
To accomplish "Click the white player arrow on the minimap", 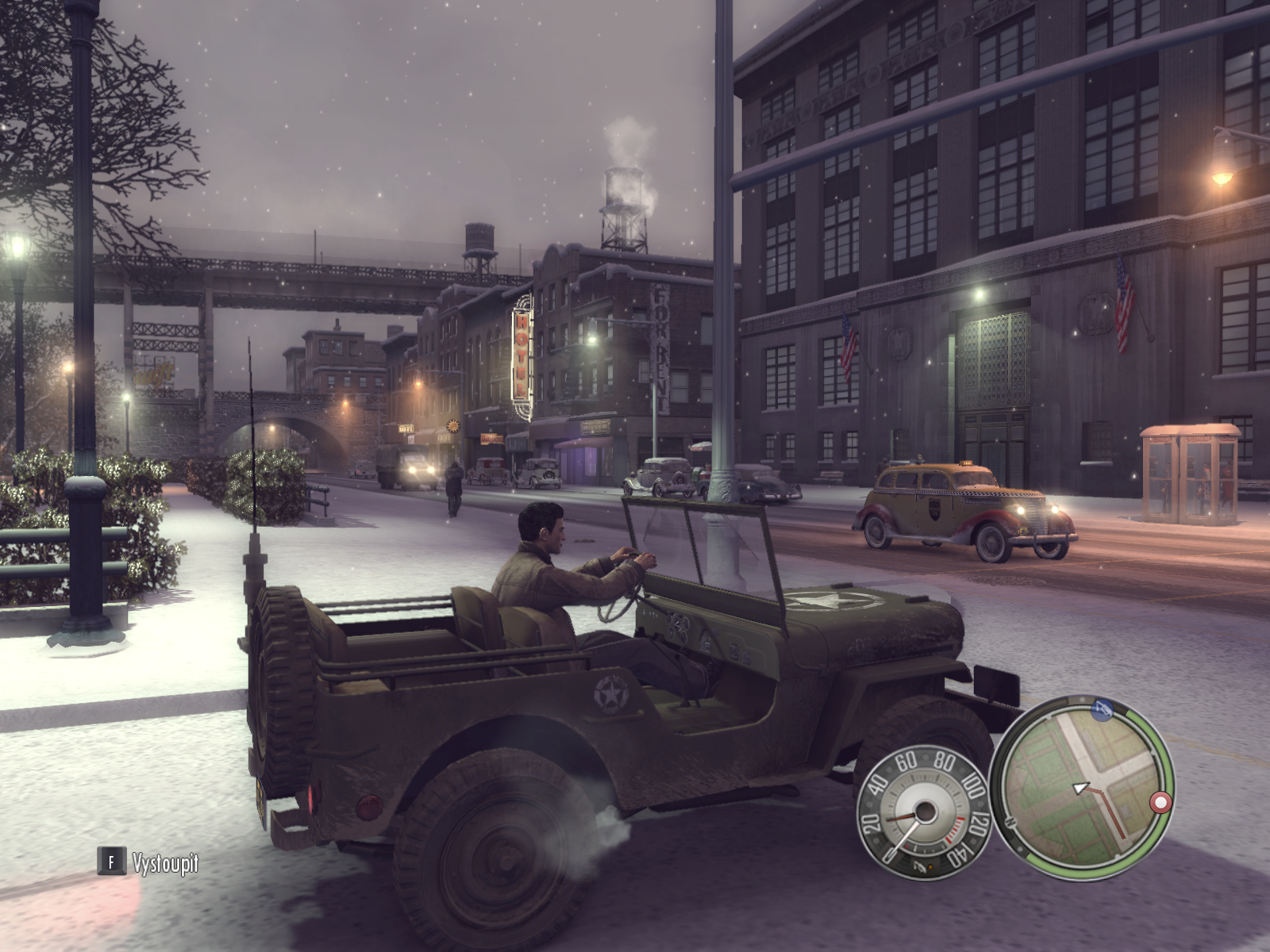I will click(x=1080, y=788).
